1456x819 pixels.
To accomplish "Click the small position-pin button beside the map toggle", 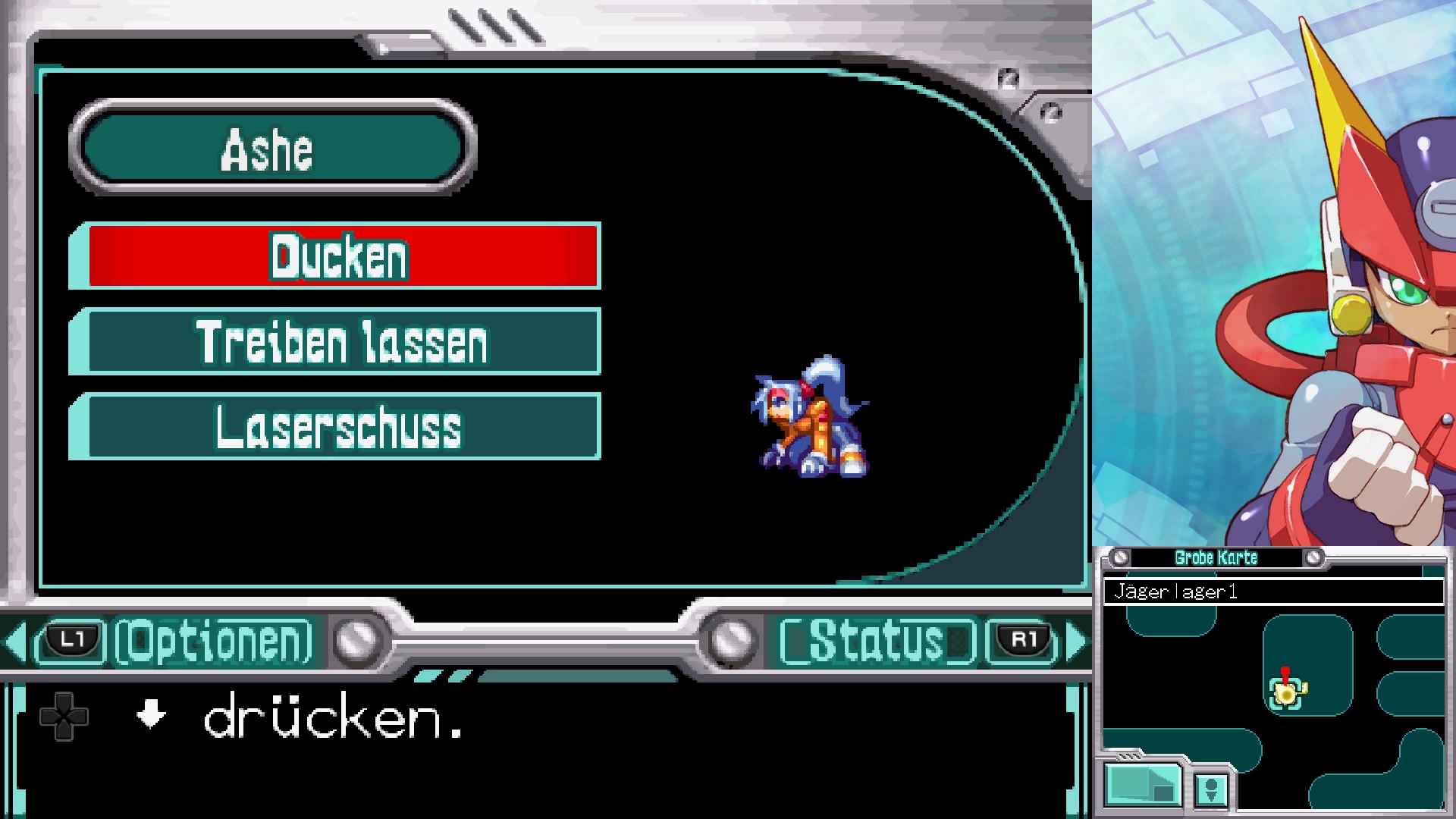I will (x=1211, y=789).
